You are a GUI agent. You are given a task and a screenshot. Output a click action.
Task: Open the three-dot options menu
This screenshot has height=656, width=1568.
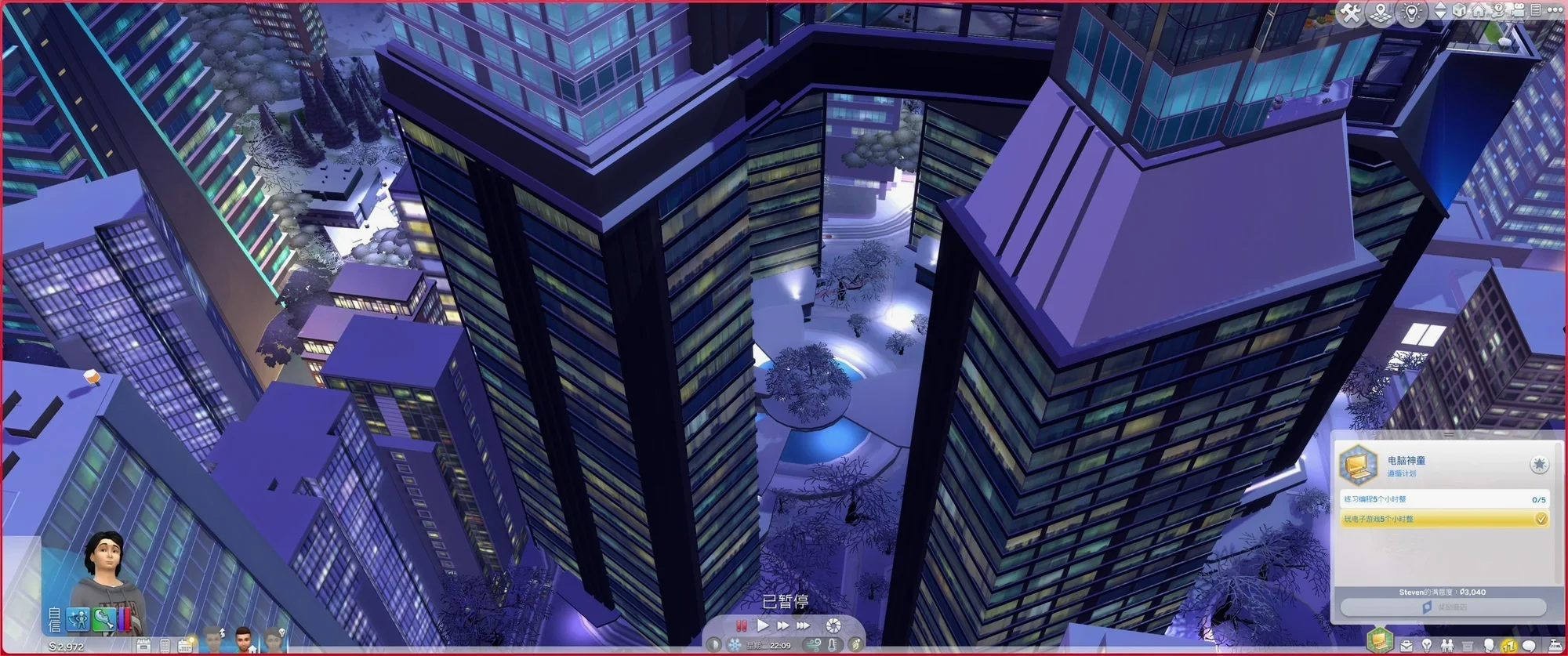click(1555, 10)
